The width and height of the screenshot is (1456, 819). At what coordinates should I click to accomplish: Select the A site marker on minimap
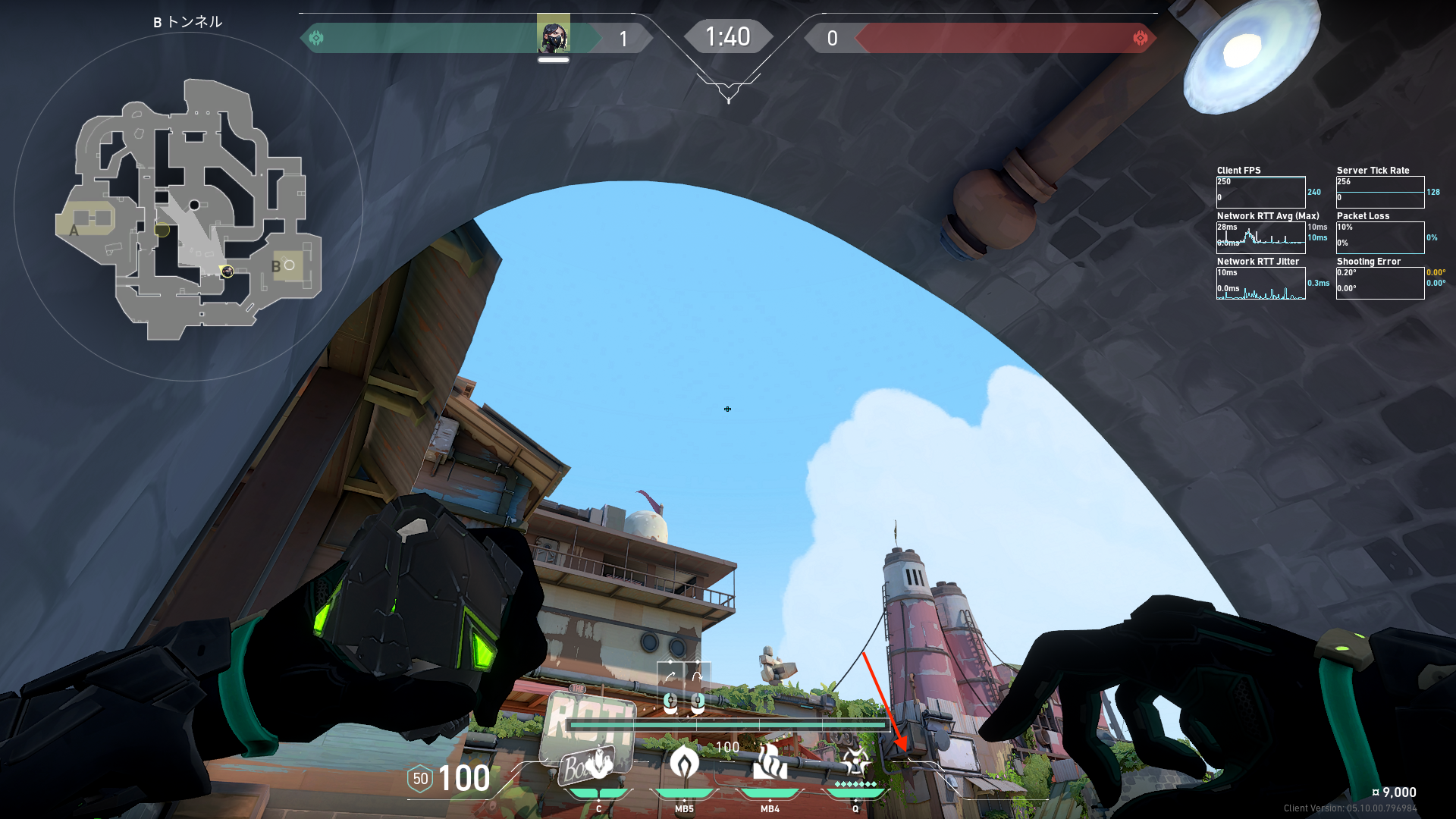click(x=74, y=230)
